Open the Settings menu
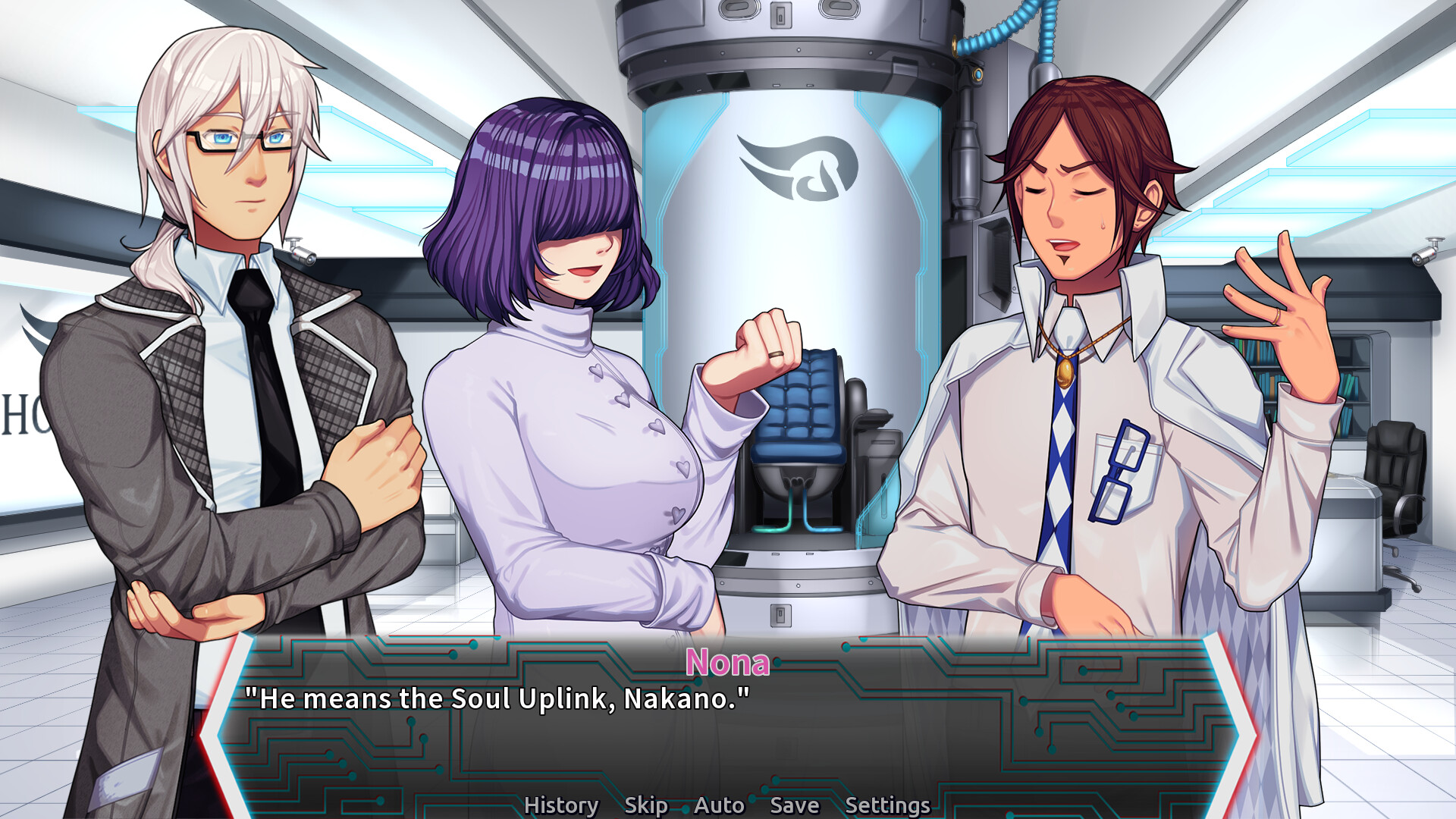This screenshot has height=819, width=1456. point(888,804)
